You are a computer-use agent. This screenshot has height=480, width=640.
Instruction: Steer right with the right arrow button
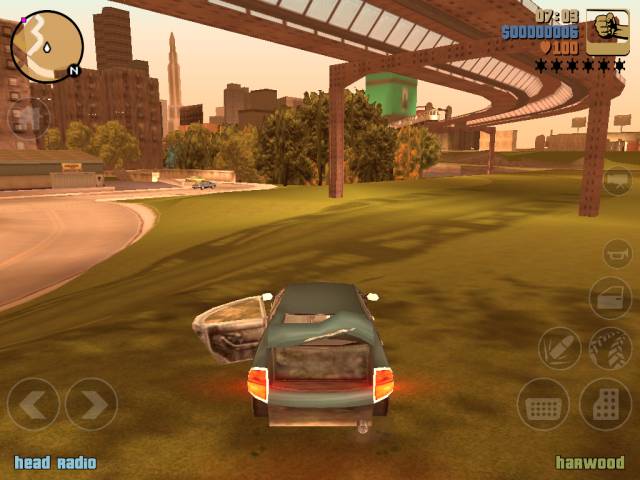tap(91, 404)
